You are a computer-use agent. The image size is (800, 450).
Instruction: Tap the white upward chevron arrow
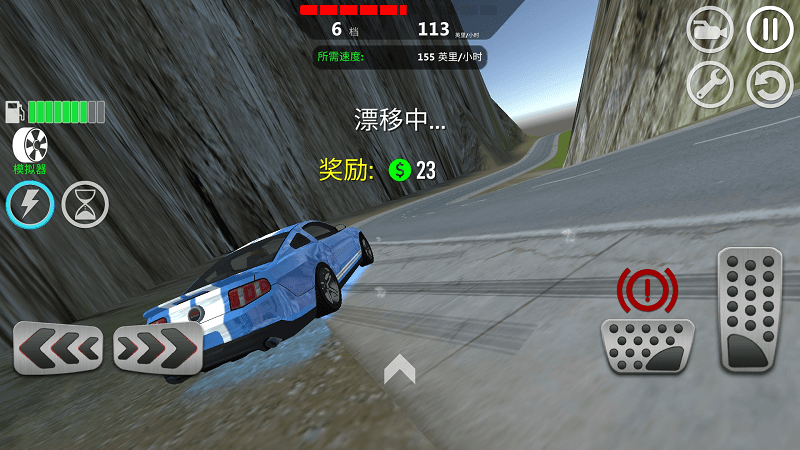400,369
